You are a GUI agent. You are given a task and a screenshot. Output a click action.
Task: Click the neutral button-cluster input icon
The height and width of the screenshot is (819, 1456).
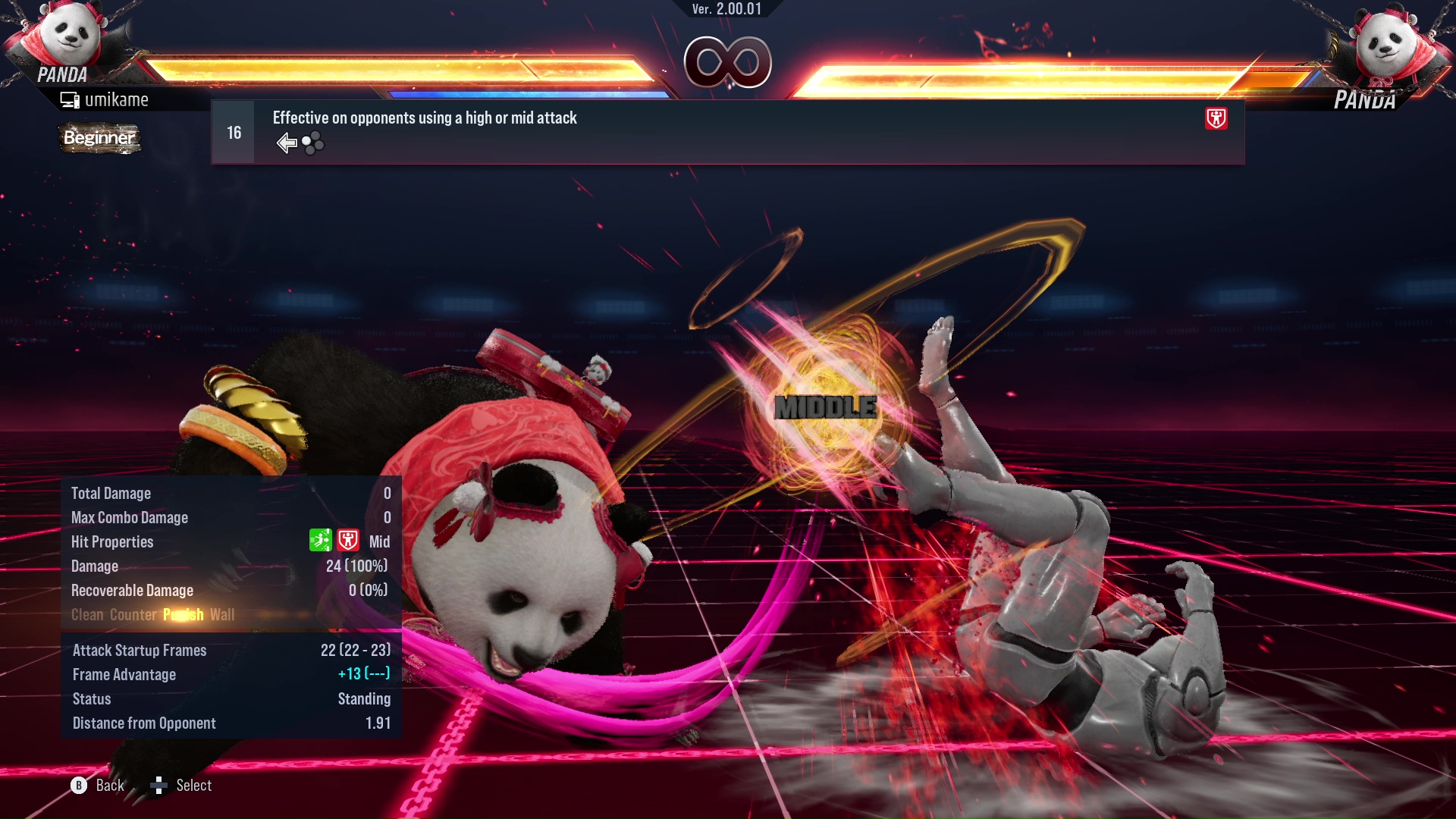click(x=312, y=143)
